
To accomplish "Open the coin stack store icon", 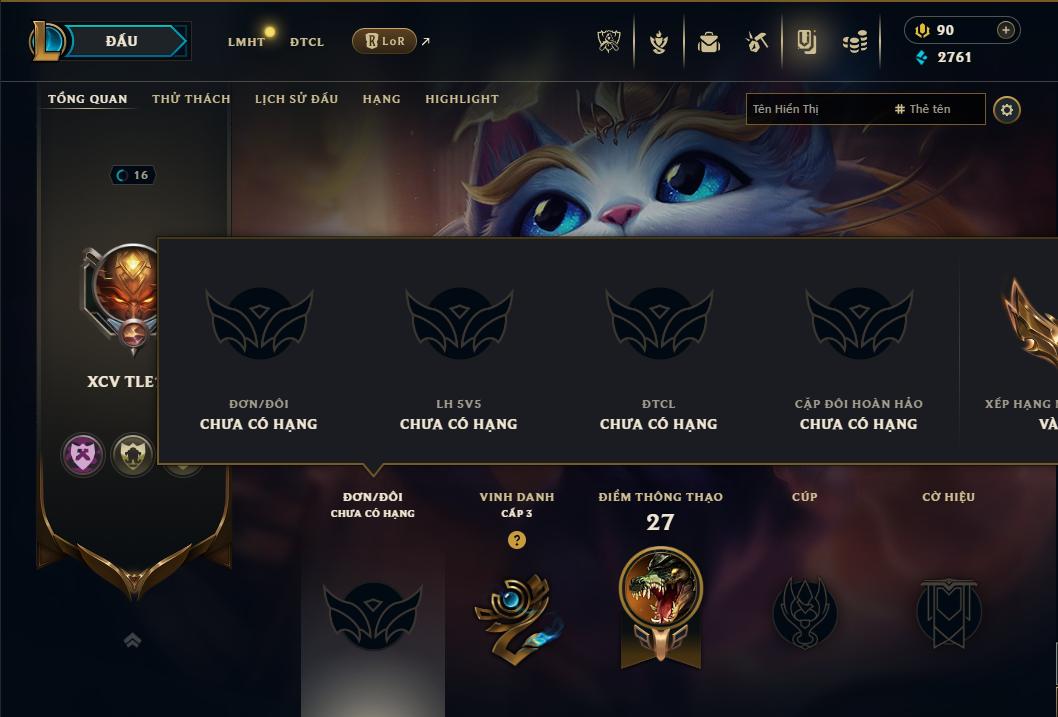I will (x=854, y=42).
